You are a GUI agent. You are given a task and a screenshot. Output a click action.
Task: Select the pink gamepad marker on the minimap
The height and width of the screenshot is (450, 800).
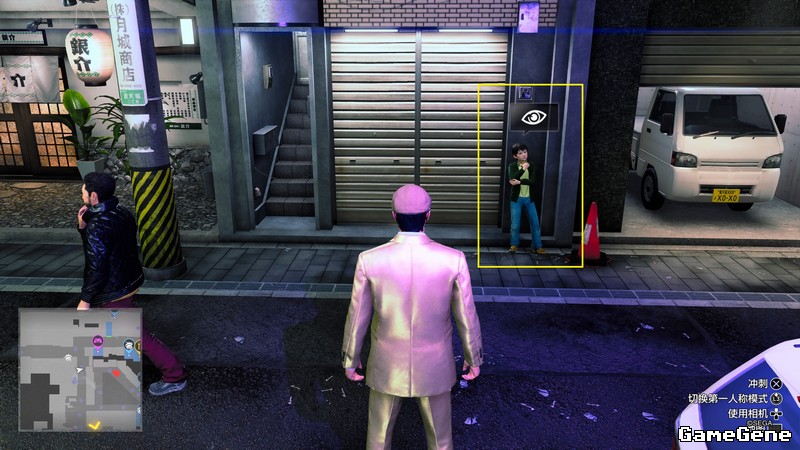click(98, 342)
